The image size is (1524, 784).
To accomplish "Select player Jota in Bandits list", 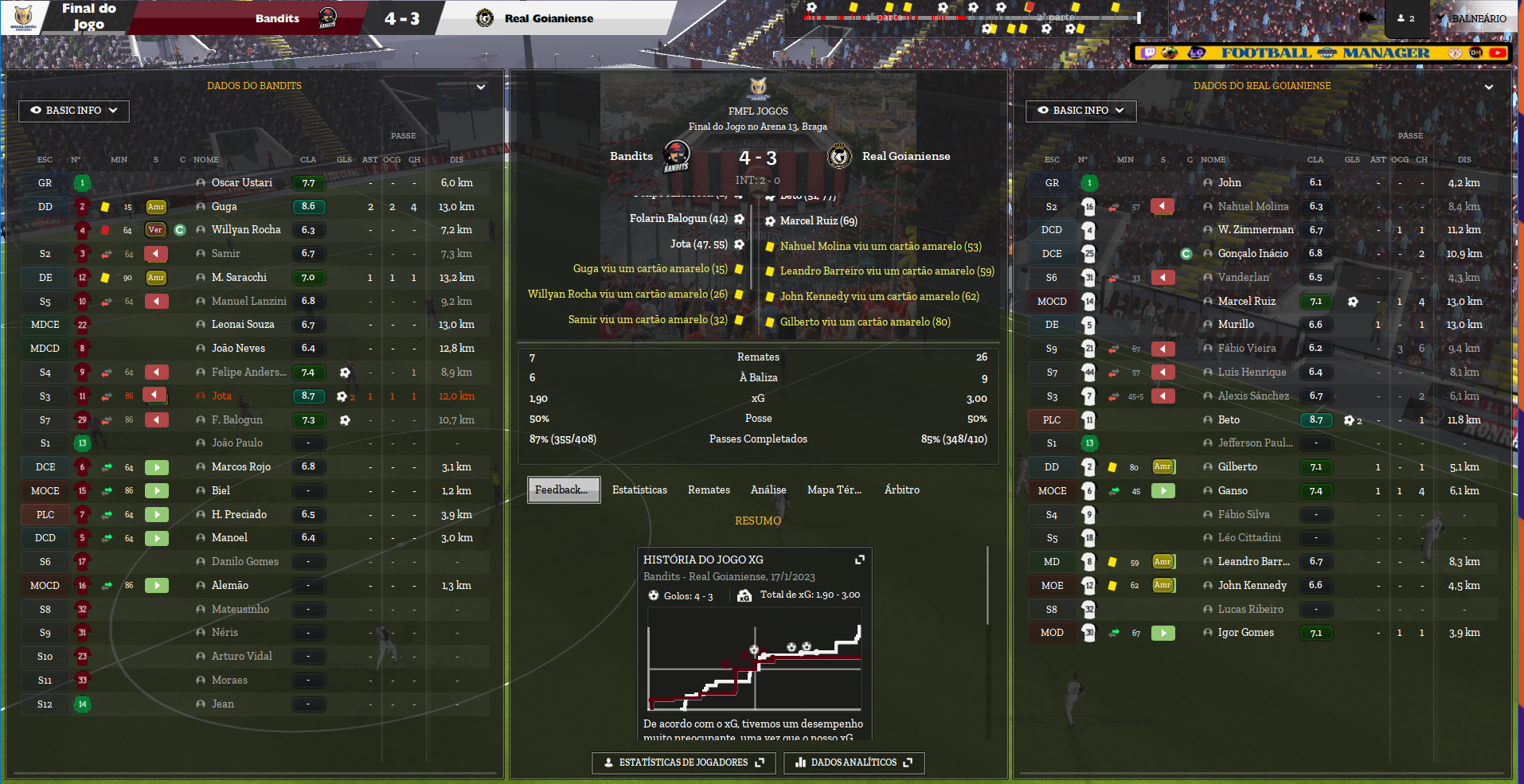I will 221,396.
